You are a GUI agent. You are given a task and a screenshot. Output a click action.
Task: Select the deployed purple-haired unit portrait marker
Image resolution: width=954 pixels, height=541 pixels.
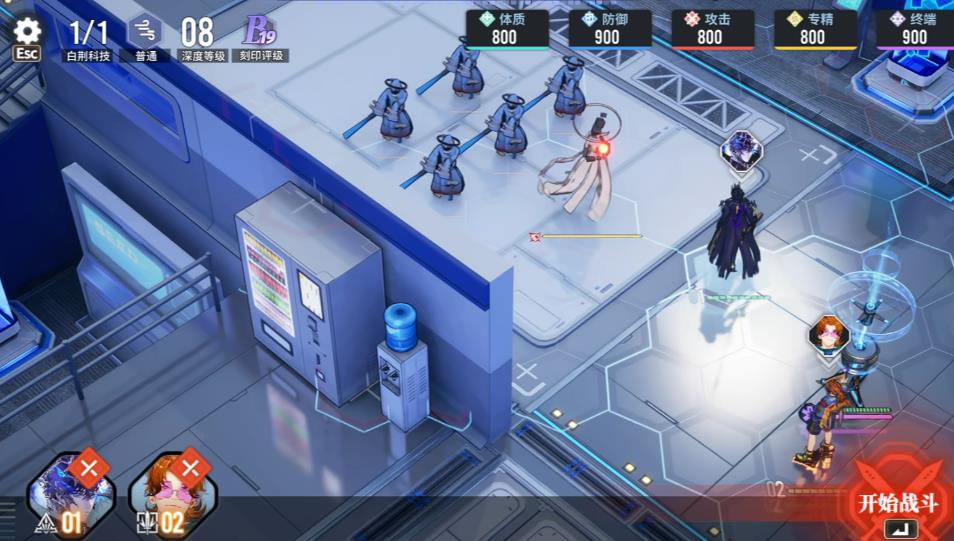[741, 151]
